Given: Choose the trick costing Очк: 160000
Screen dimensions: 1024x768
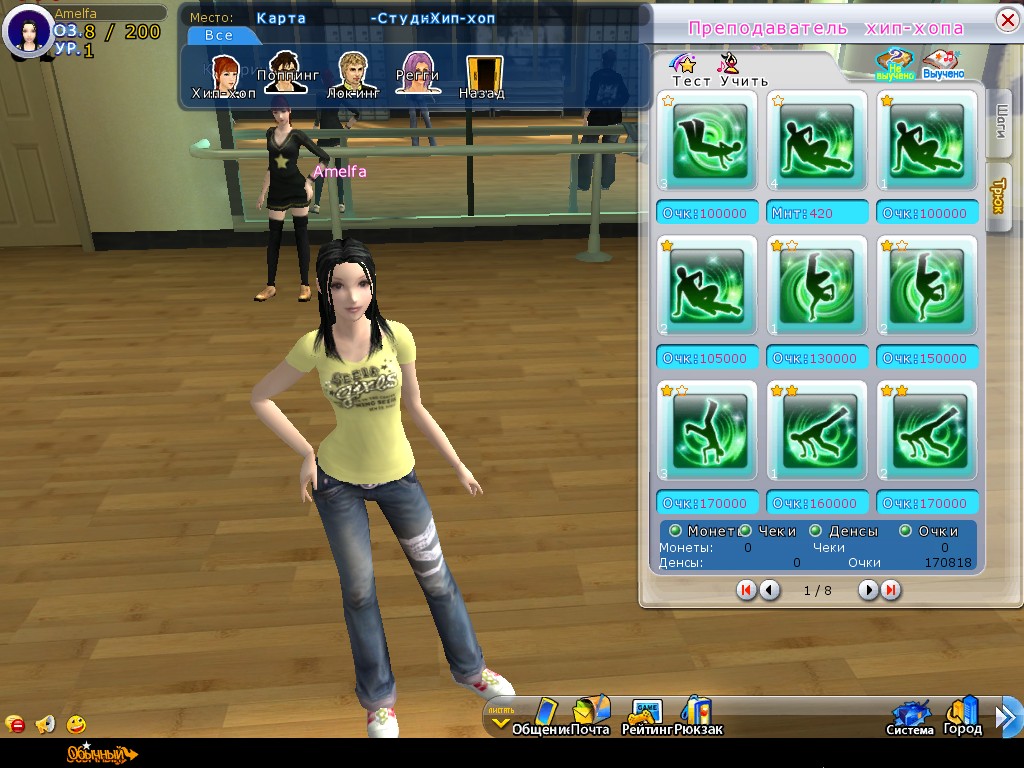Looking at the screenshot, I should click(817, 432).
